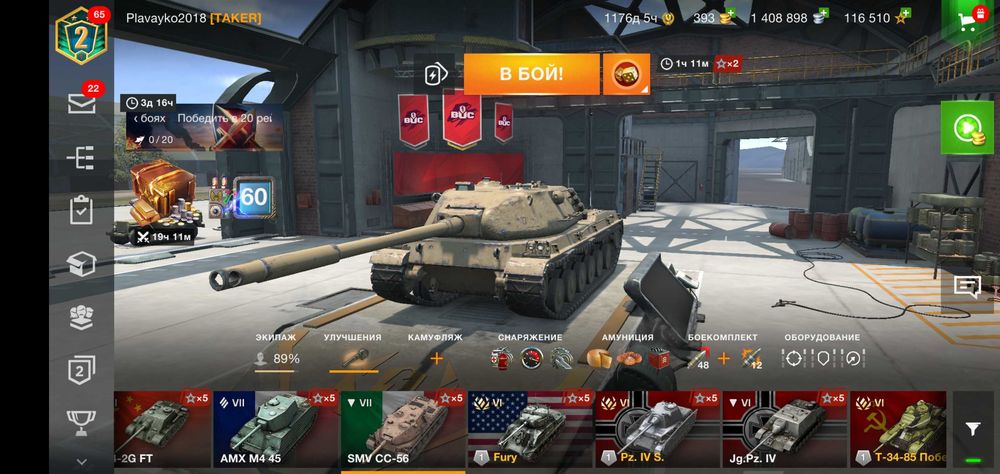The height and width of the screenshot is (474, 1000).
Task: Open the chat message panel
Action: pyautogui.click(x=967, y=288)
